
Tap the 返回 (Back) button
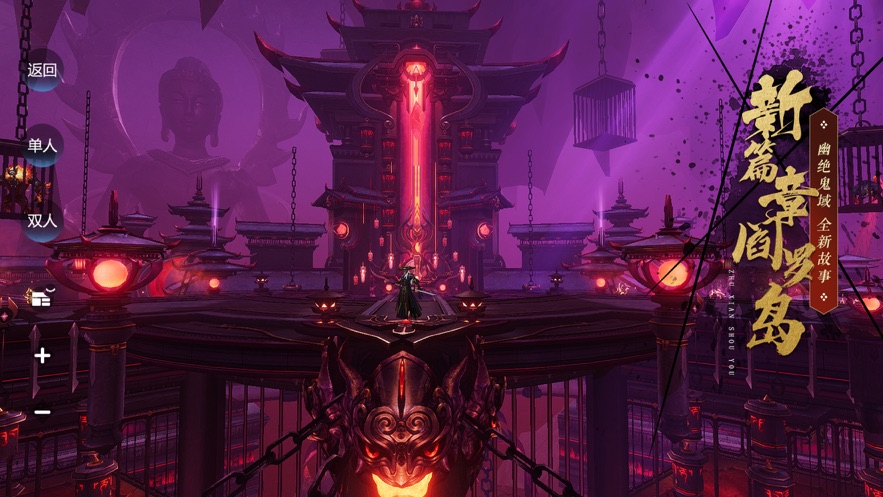43,70
